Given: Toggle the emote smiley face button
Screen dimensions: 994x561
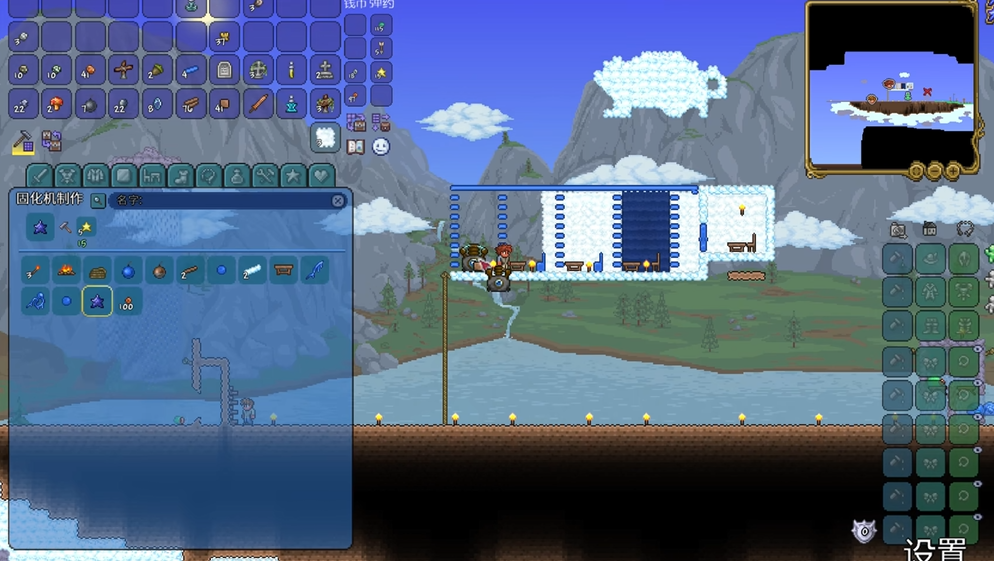Looking at the screenshot, I should click(x=381, y=147).
